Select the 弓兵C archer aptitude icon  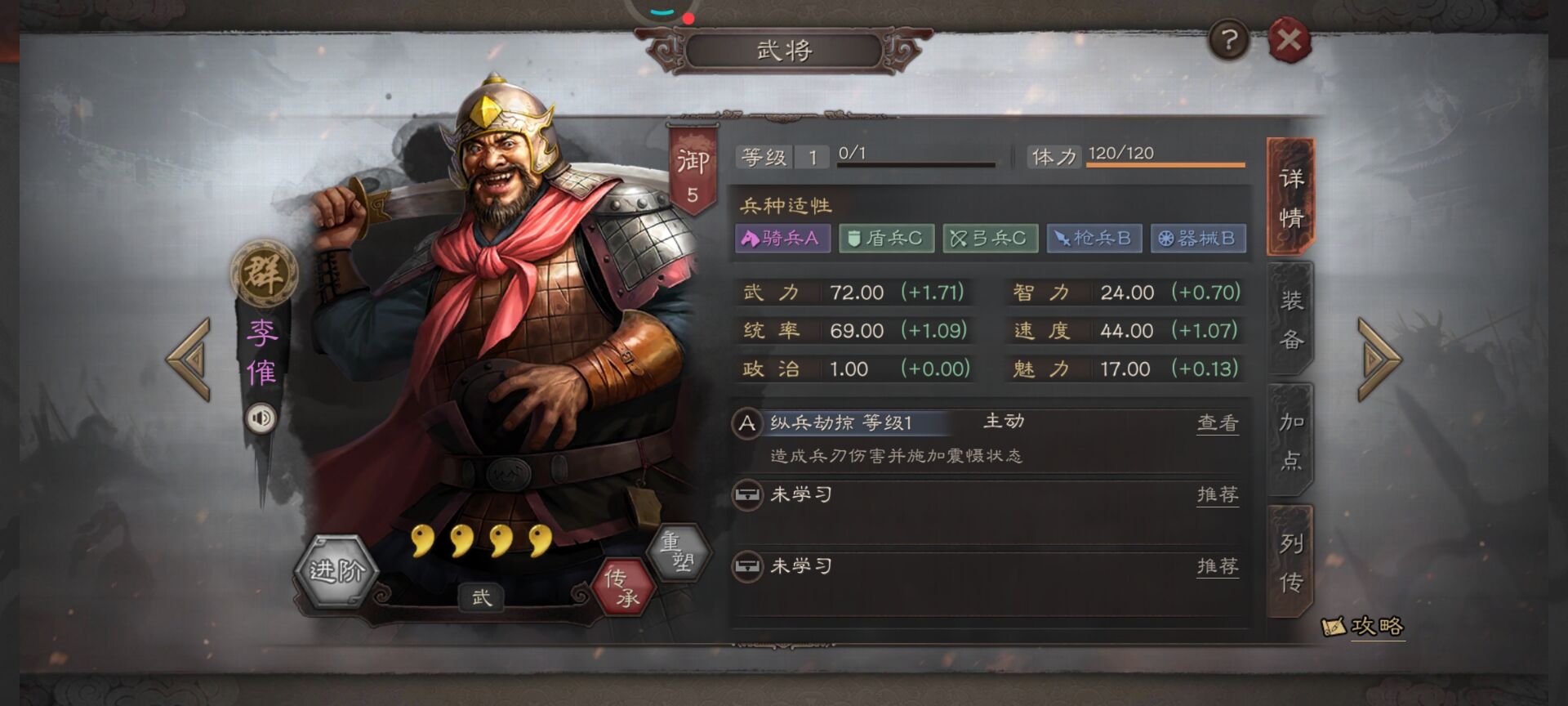coord(990,239)
